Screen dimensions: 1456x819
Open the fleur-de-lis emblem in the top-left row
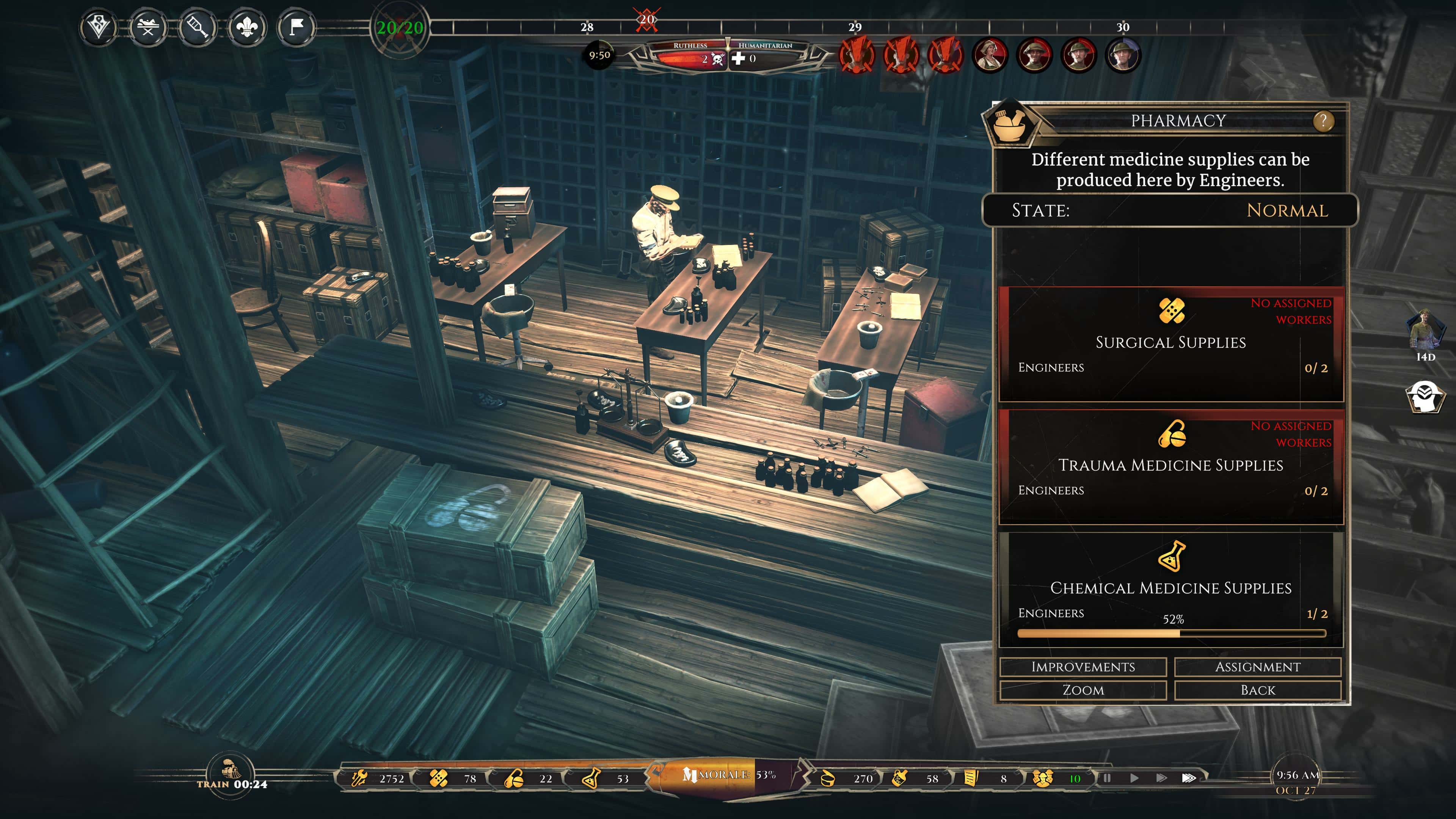tap(248, 27)
